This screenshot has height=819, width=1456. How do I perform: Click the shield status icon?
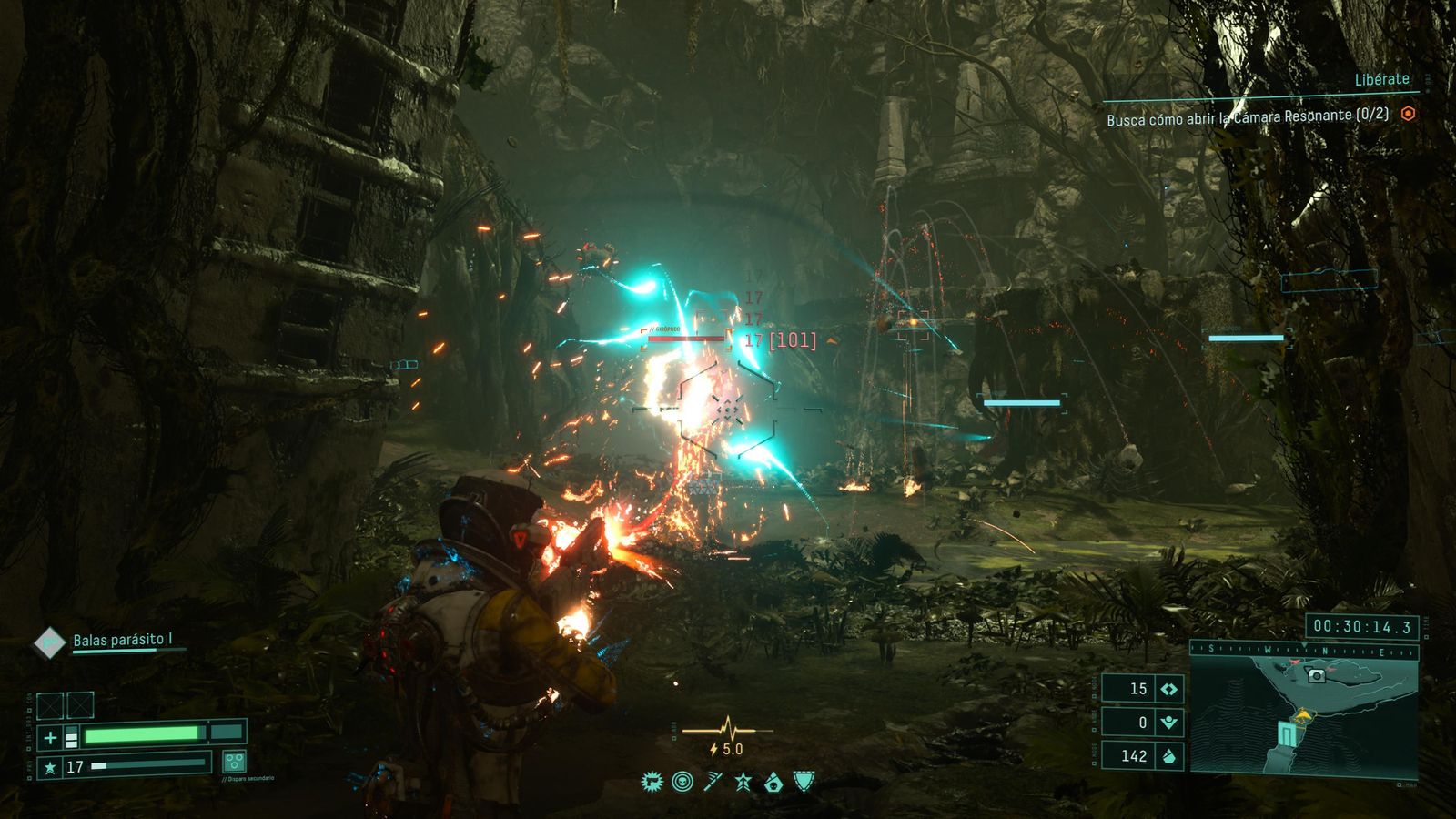804,782
